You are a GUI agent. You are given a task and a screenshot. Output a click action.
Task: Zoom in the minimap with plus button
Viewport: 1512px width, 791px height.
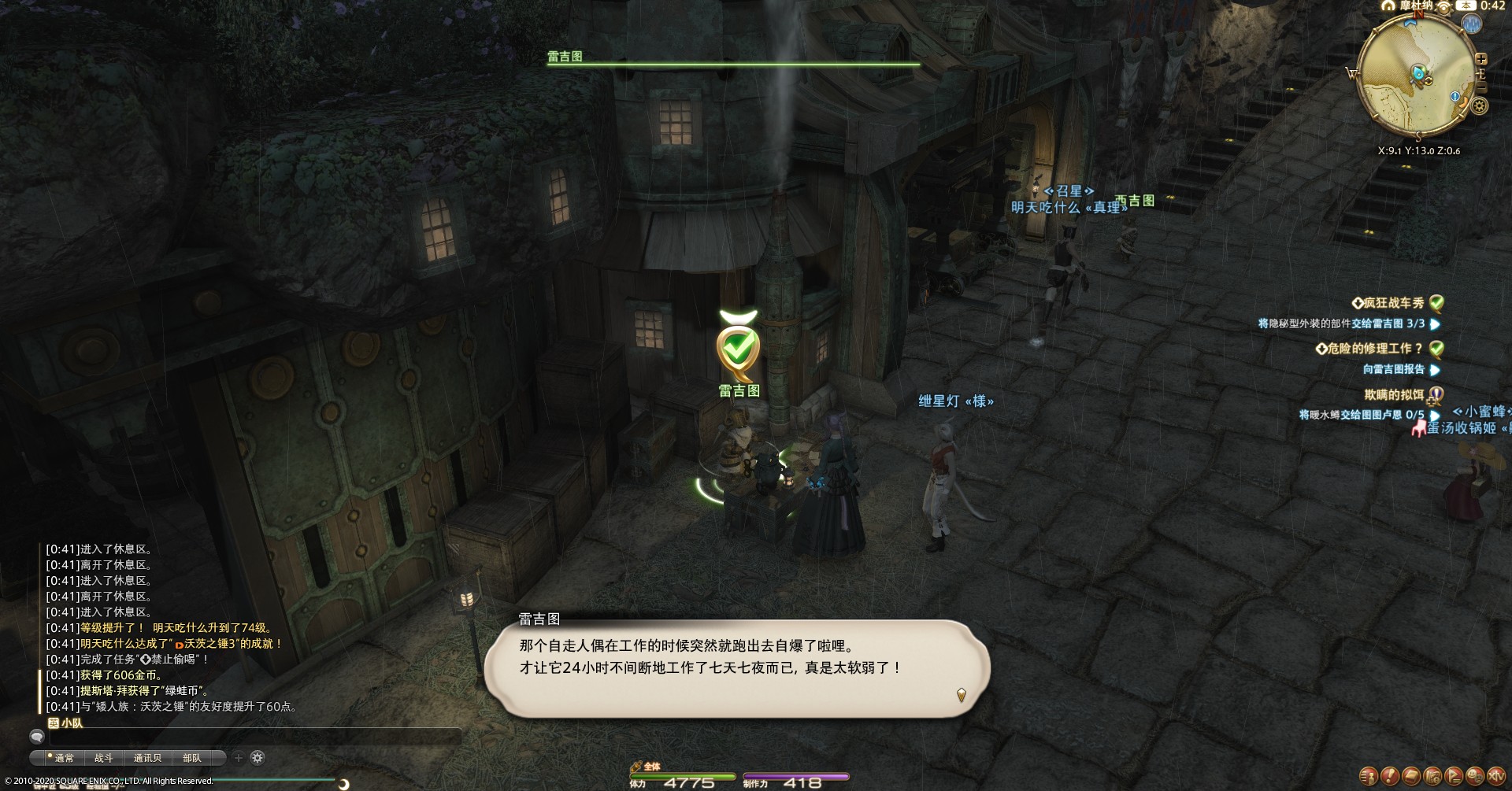(1480, 59)
